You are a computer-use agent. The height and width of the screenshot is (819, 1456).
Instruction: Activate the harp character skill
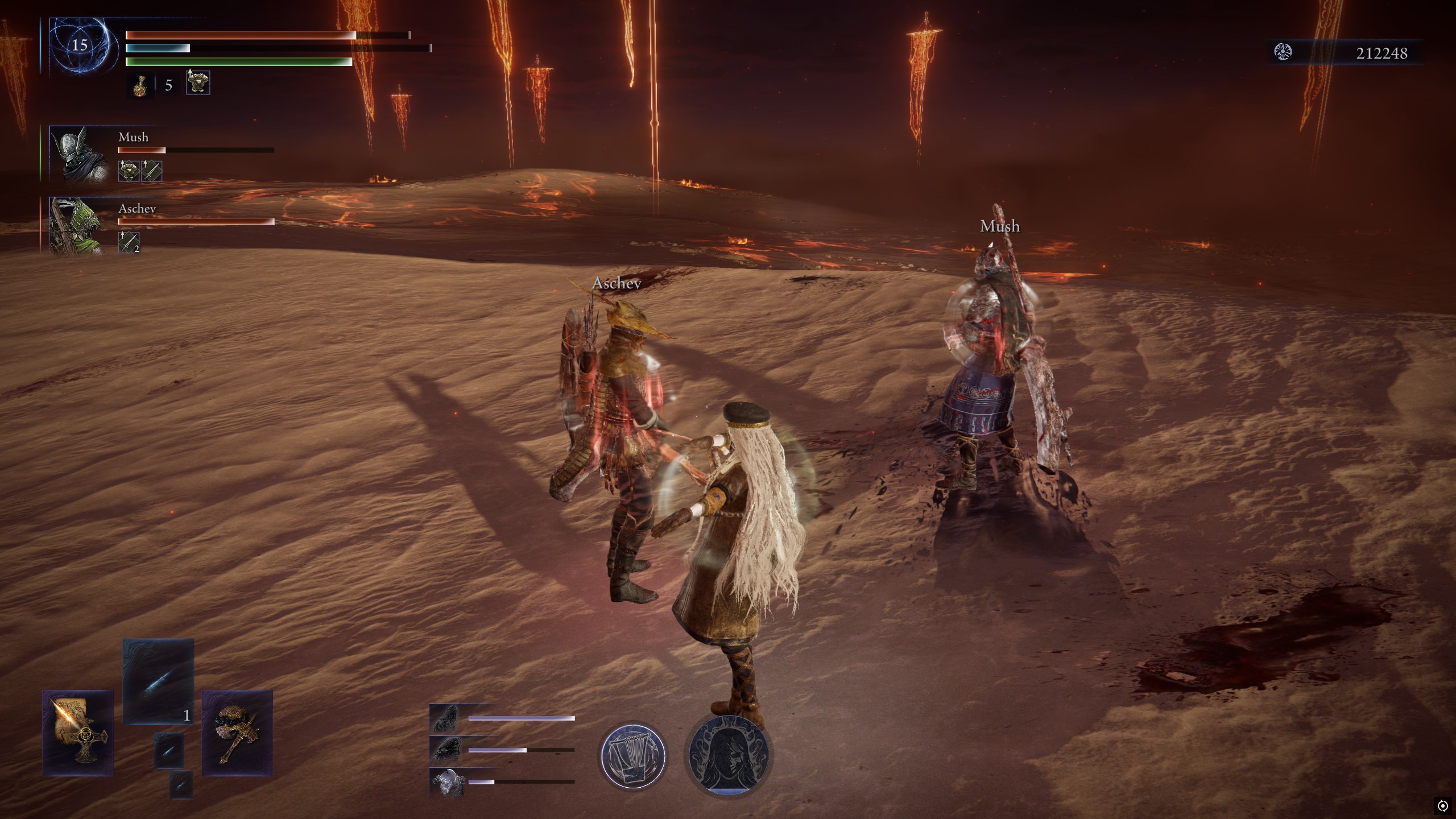coord(633,756)
